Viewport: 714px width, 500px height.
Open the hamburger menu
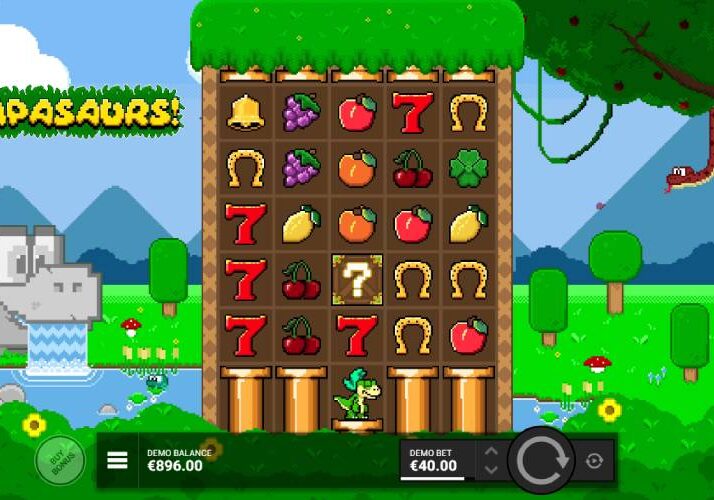point(118,460)
